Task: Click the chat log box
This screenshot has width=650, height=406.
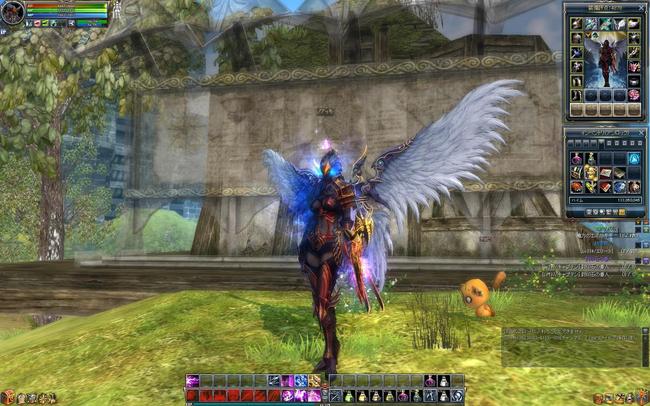Action: pos(570,345)
